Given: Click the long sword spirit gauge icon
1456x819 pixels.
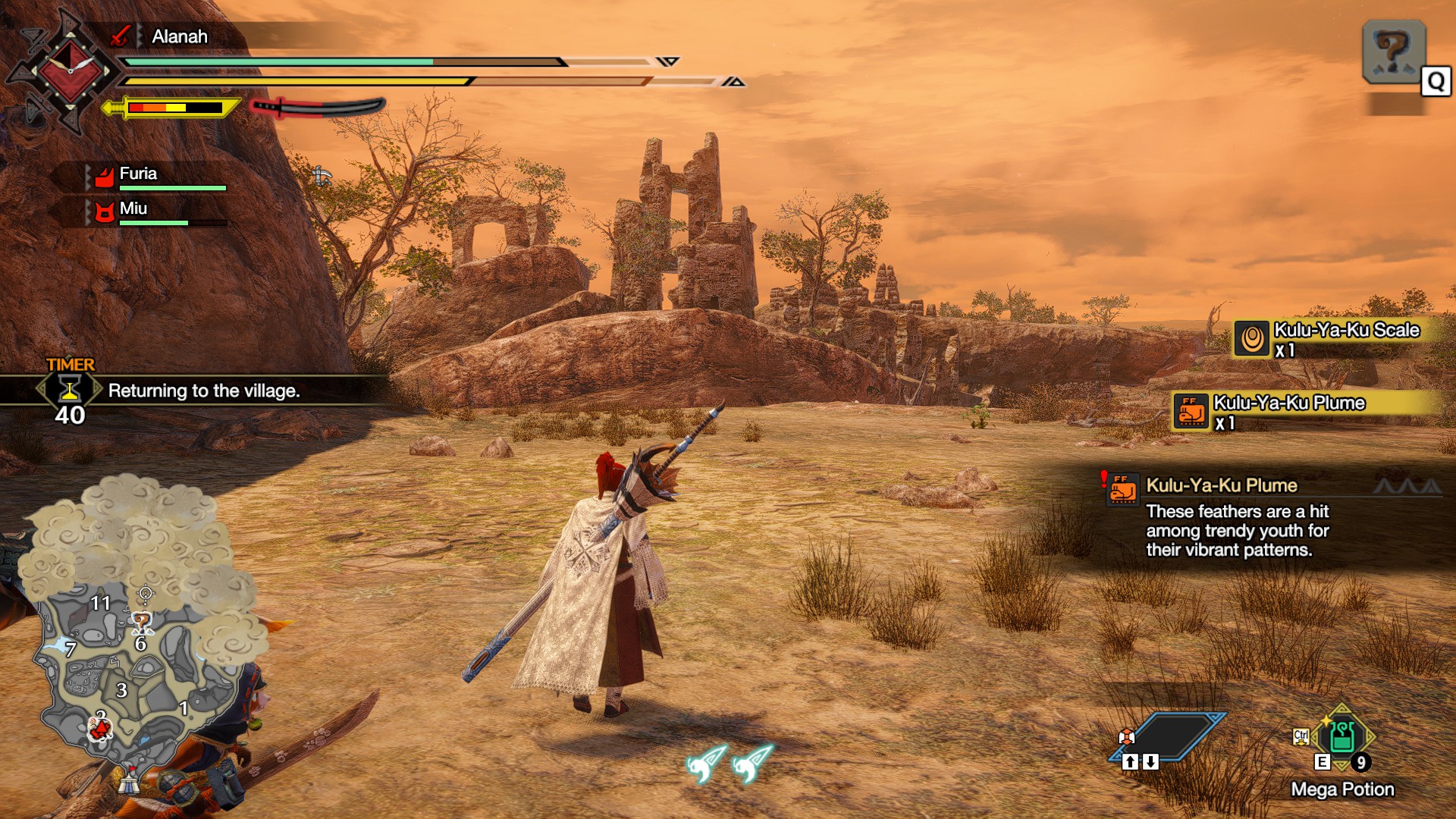Looking at the screenshot, I should point(318,107).
